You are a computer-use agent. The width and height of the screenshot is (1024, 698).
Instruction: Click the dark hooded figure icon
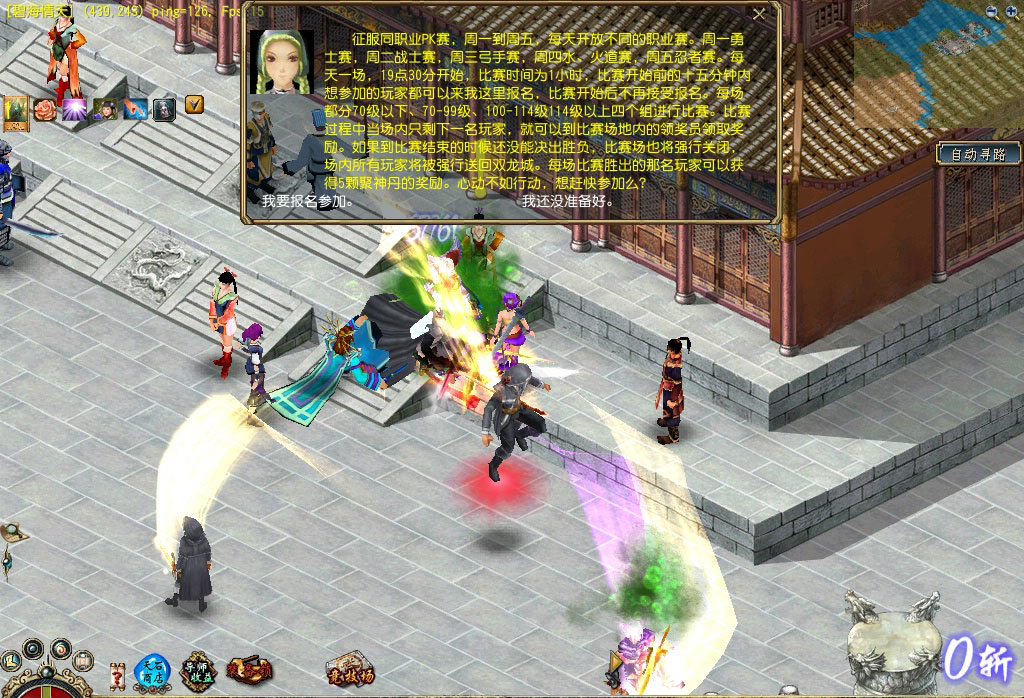point(164,108)
